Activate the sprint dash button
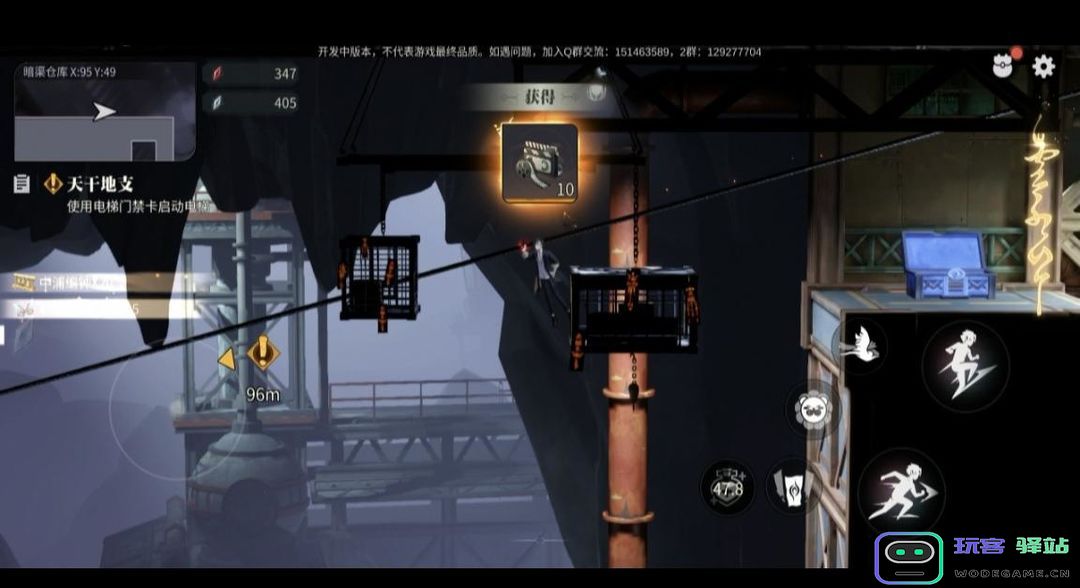1080x588 pixels. (901, 493)
